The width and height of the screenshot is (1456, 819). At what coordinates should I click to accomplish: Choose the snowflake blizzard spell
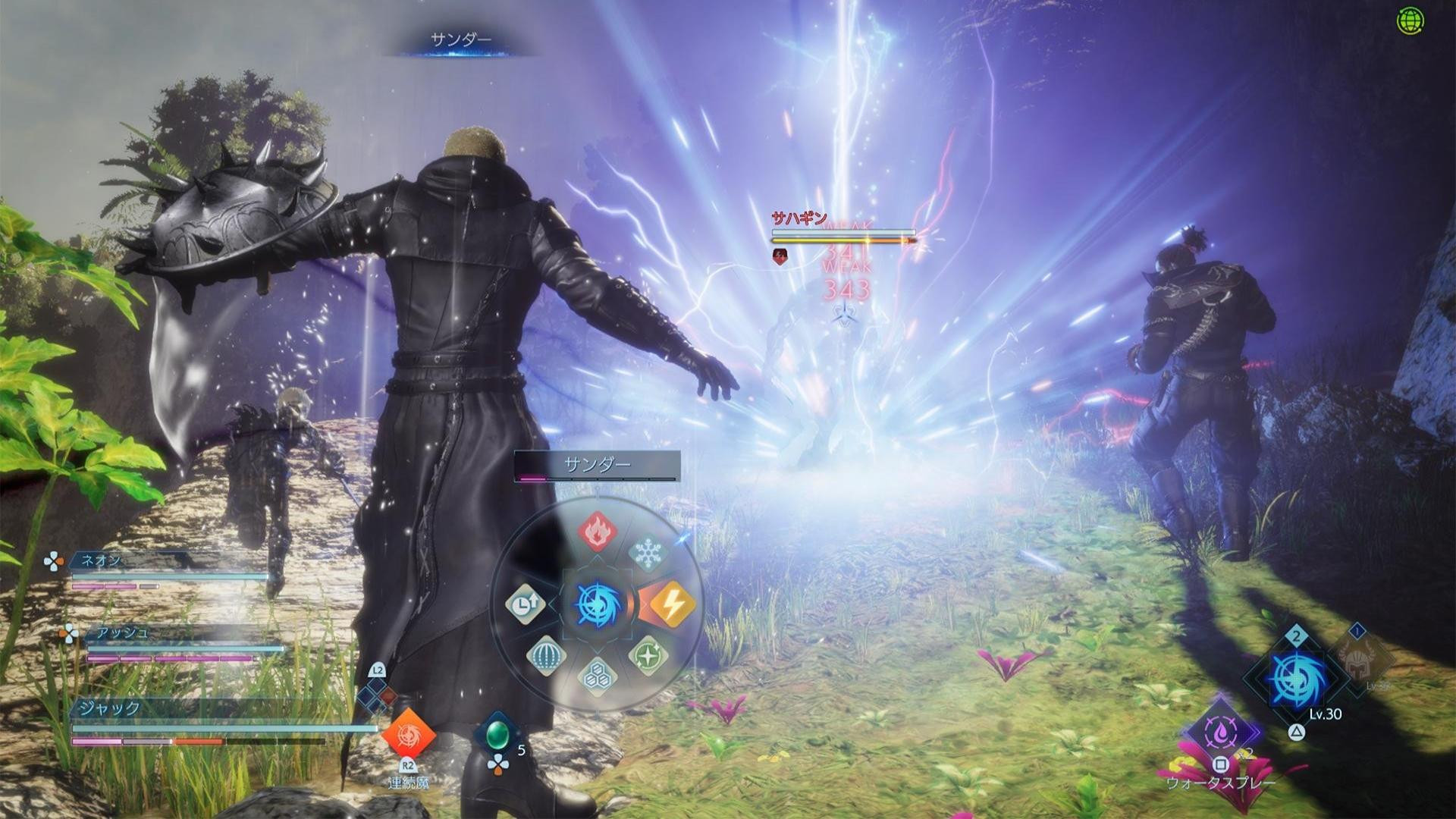(647, 554)
